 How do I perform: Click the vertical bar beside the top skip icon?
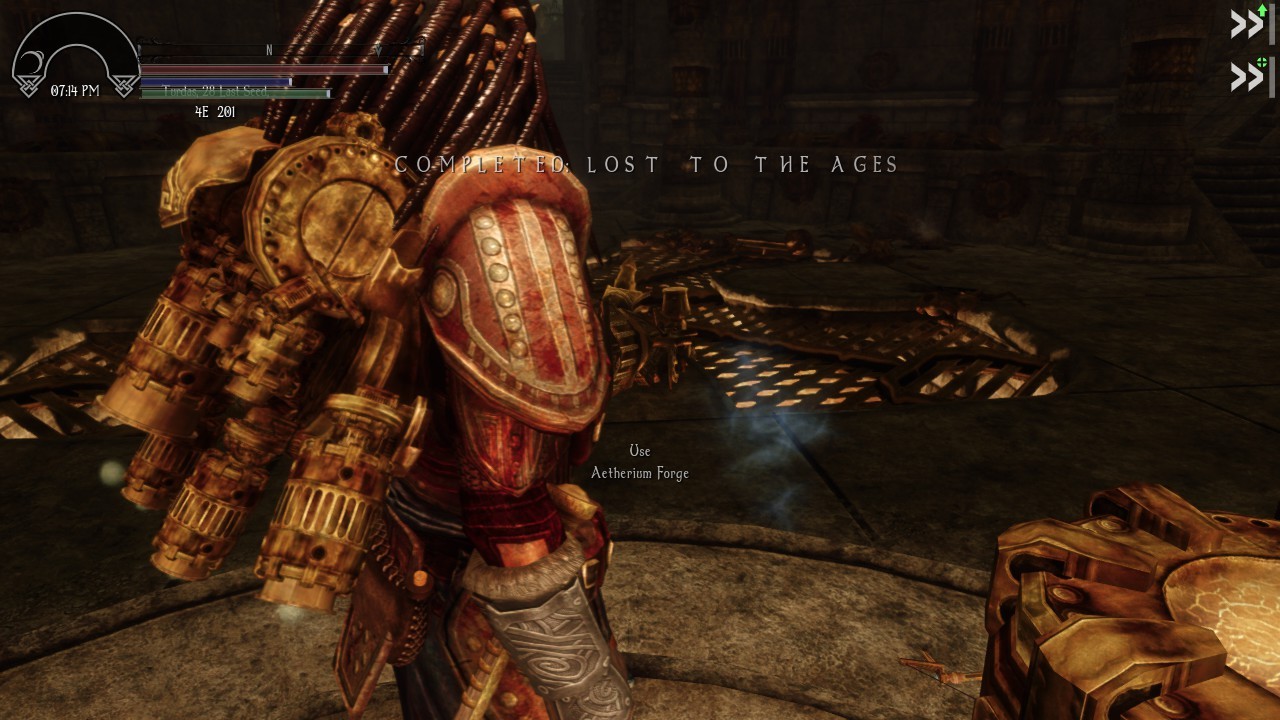[1272, 23]
